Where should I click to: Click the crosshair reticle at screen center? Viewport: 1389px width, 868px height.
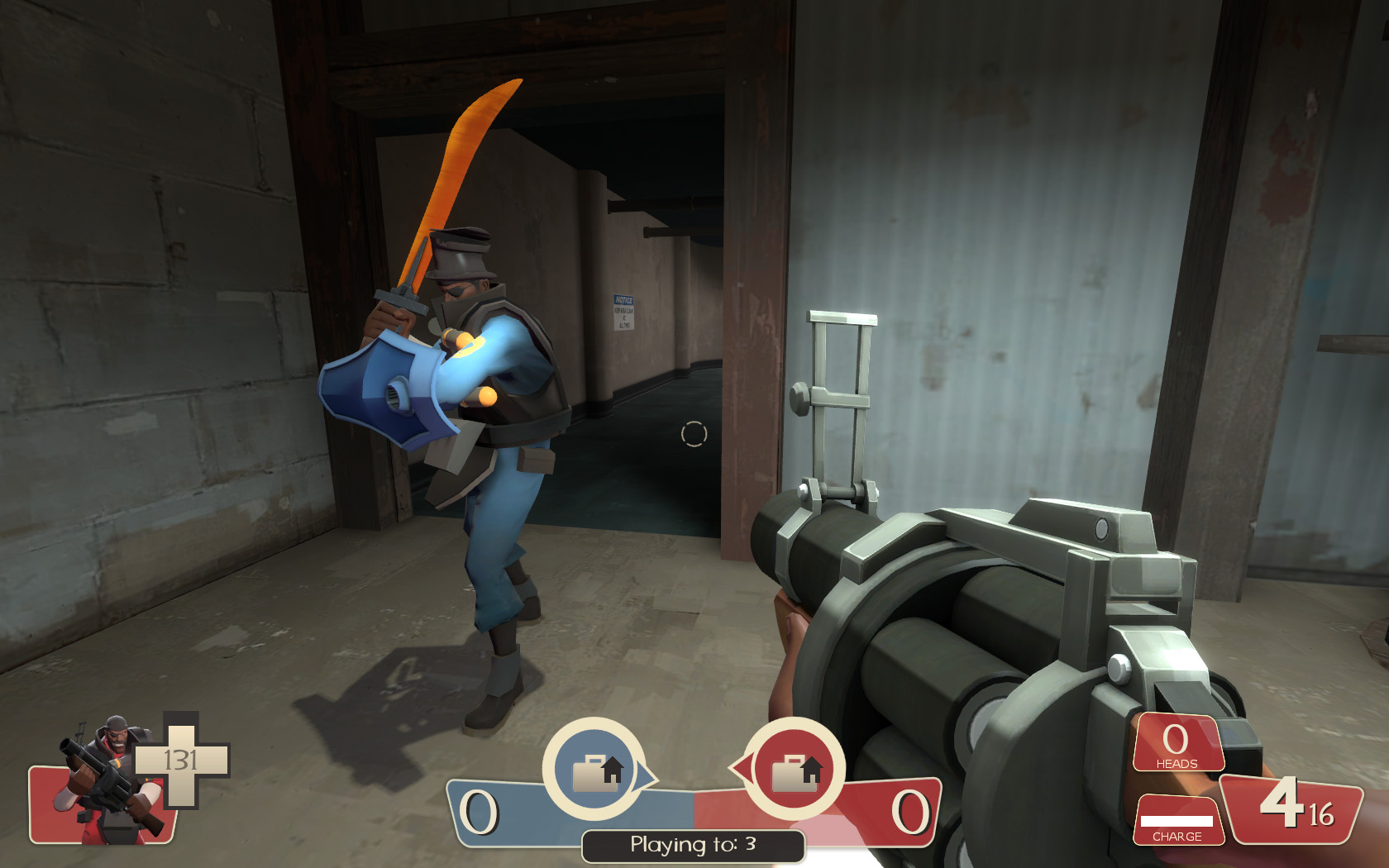pos(693,433)
